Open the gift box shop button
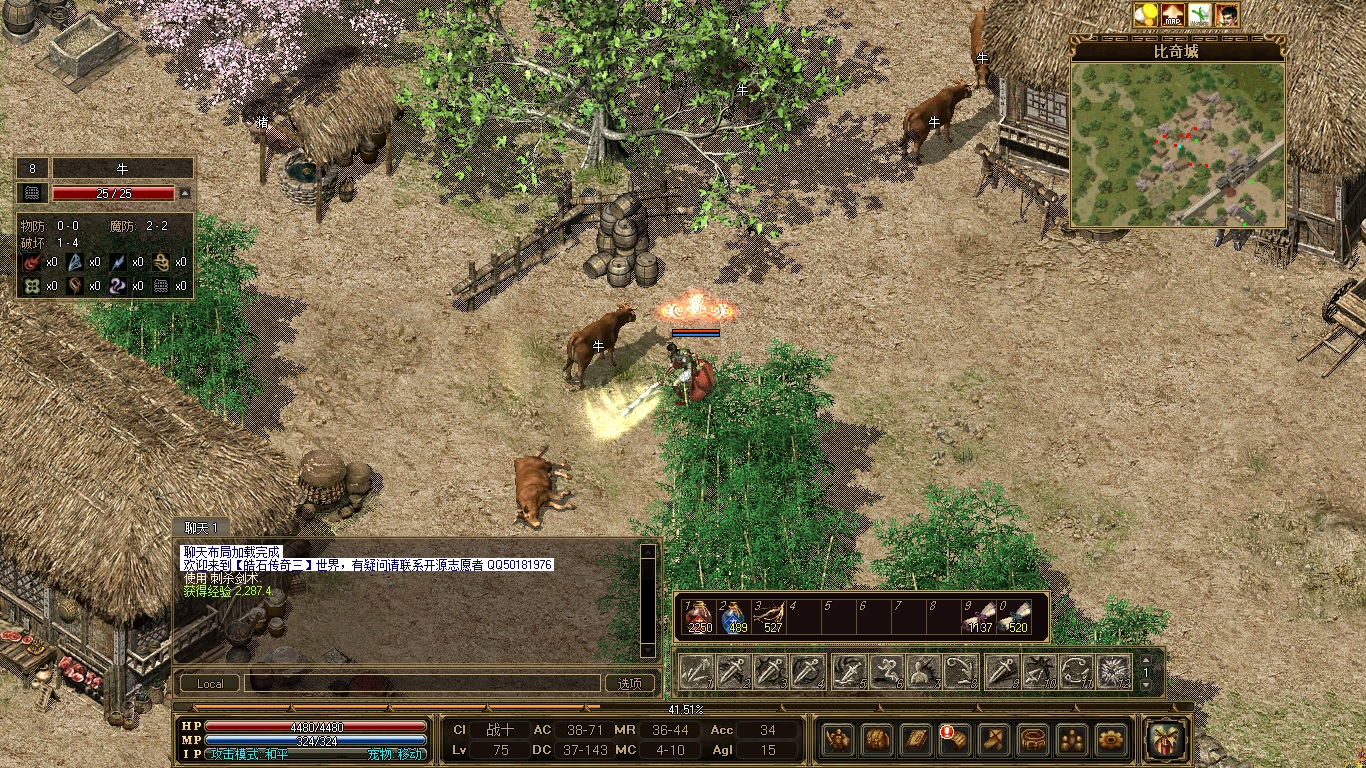 1166,740
